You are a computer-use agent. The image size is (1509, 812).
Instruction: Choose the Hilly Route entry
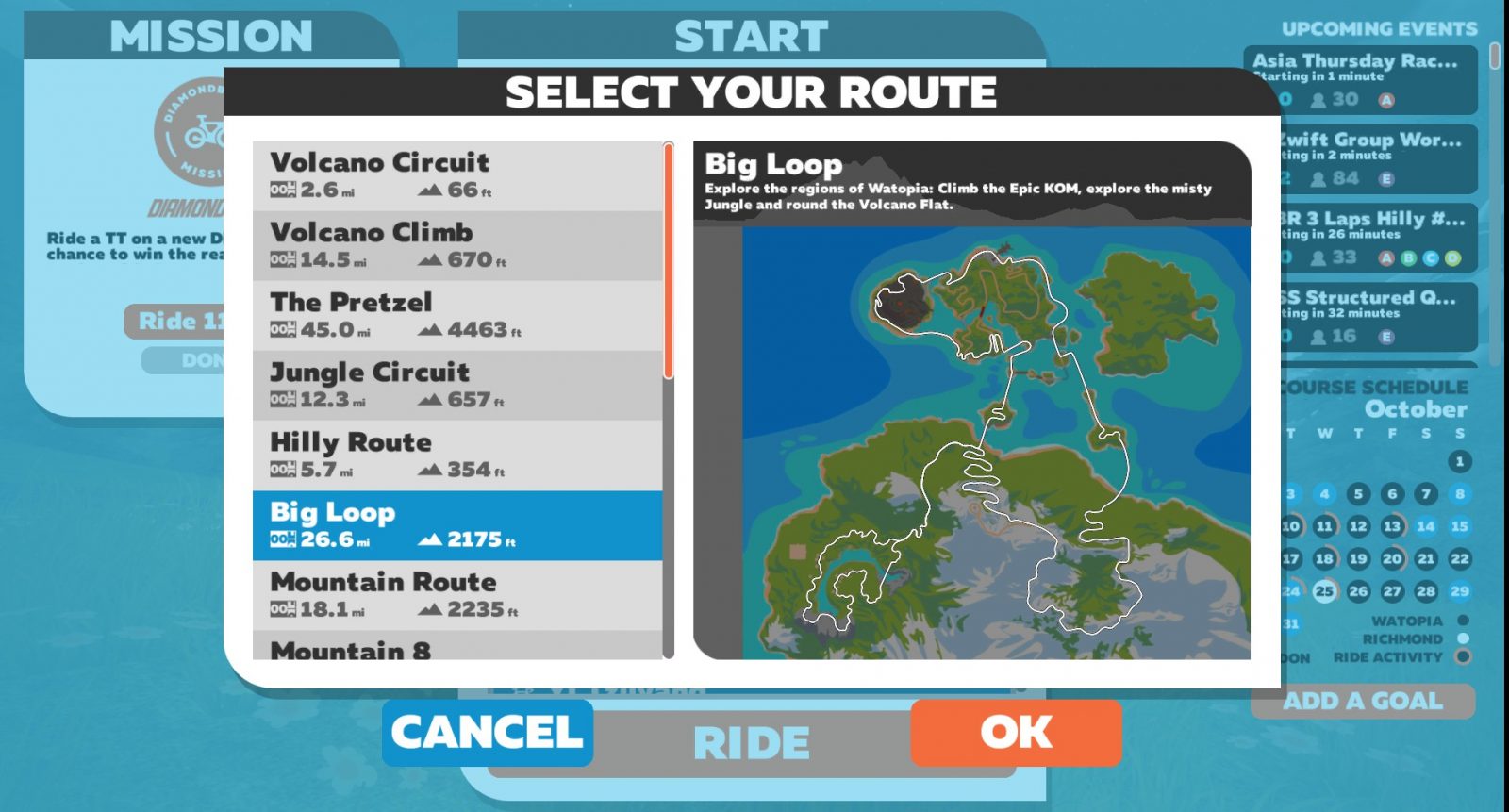457,455
